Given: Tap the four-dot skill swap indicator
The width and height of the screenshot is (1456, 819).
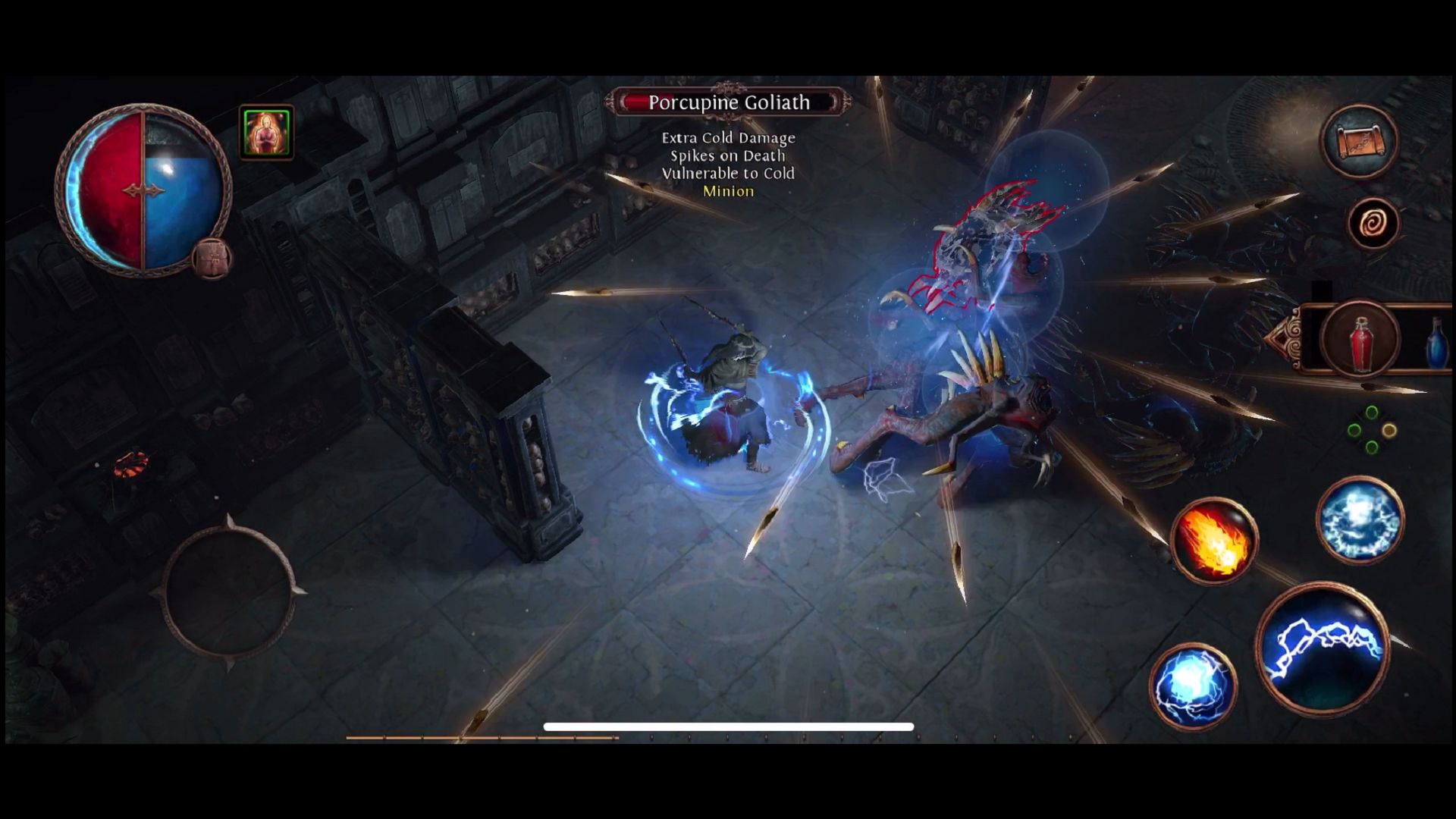Looking at the screenshot, I should 1371,431.
